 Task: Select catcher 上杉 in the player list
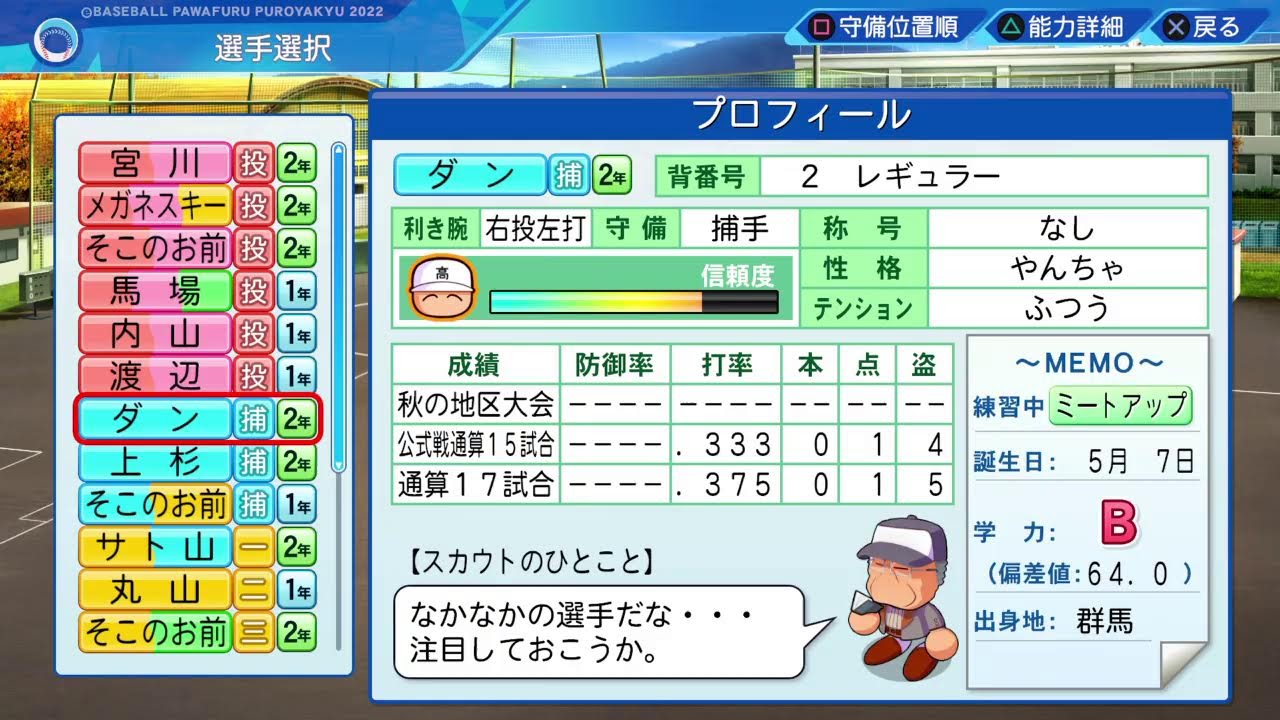[156, 462]
